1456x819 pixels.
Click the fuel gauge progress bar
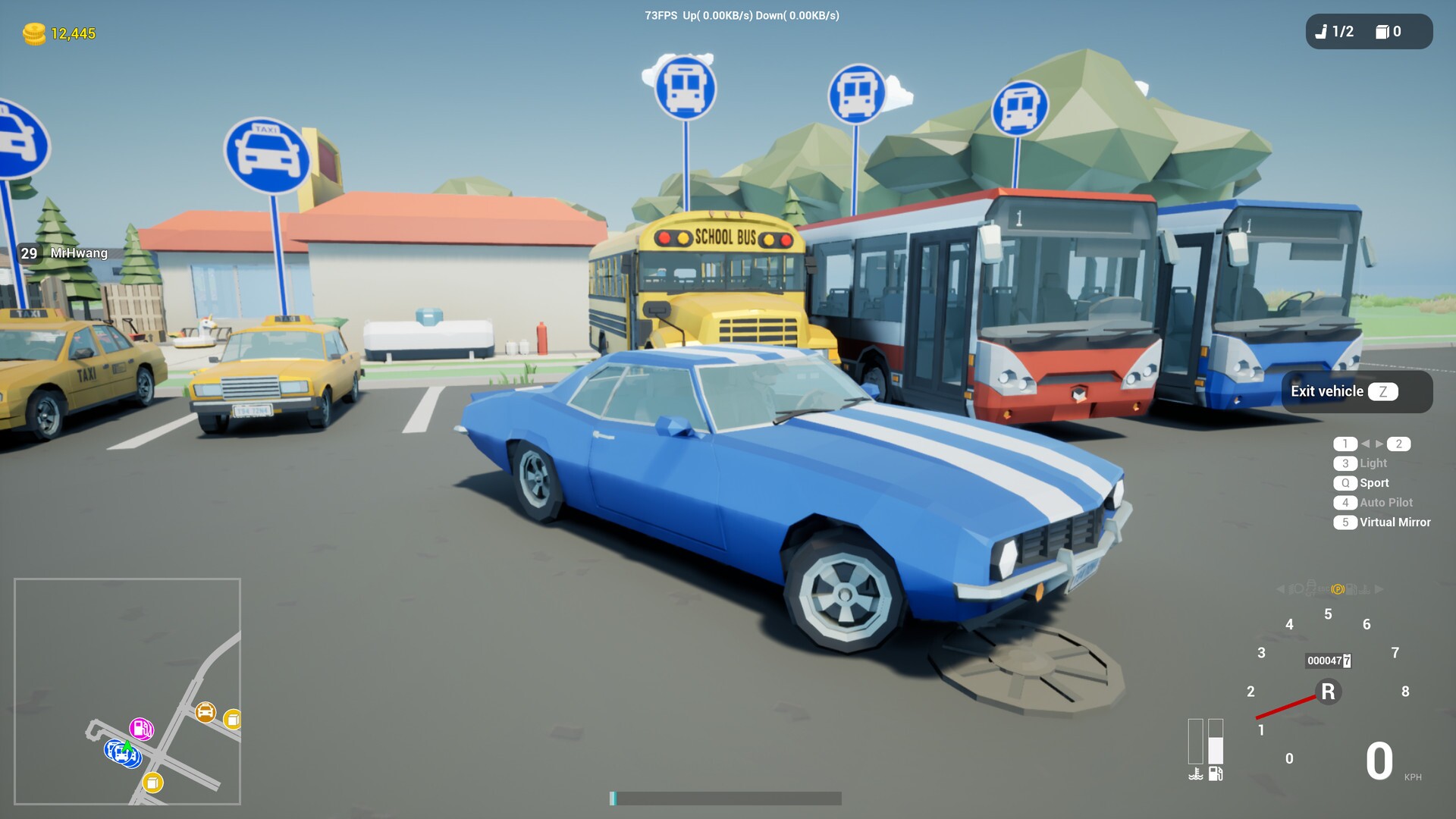(1216, 743)
